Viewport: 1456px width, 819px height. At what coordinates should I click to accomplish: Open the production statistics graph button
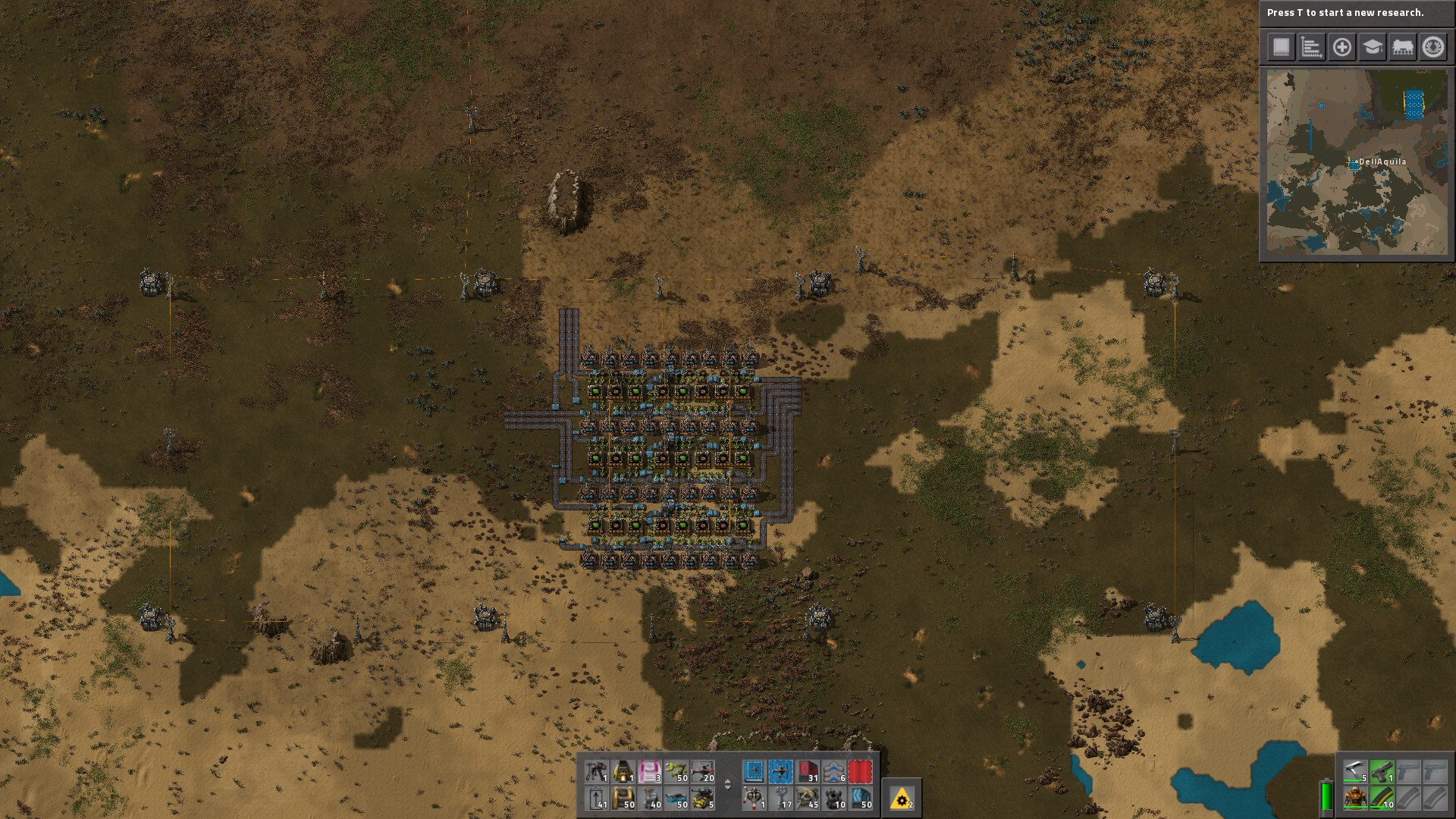[x=1311, y=47]
